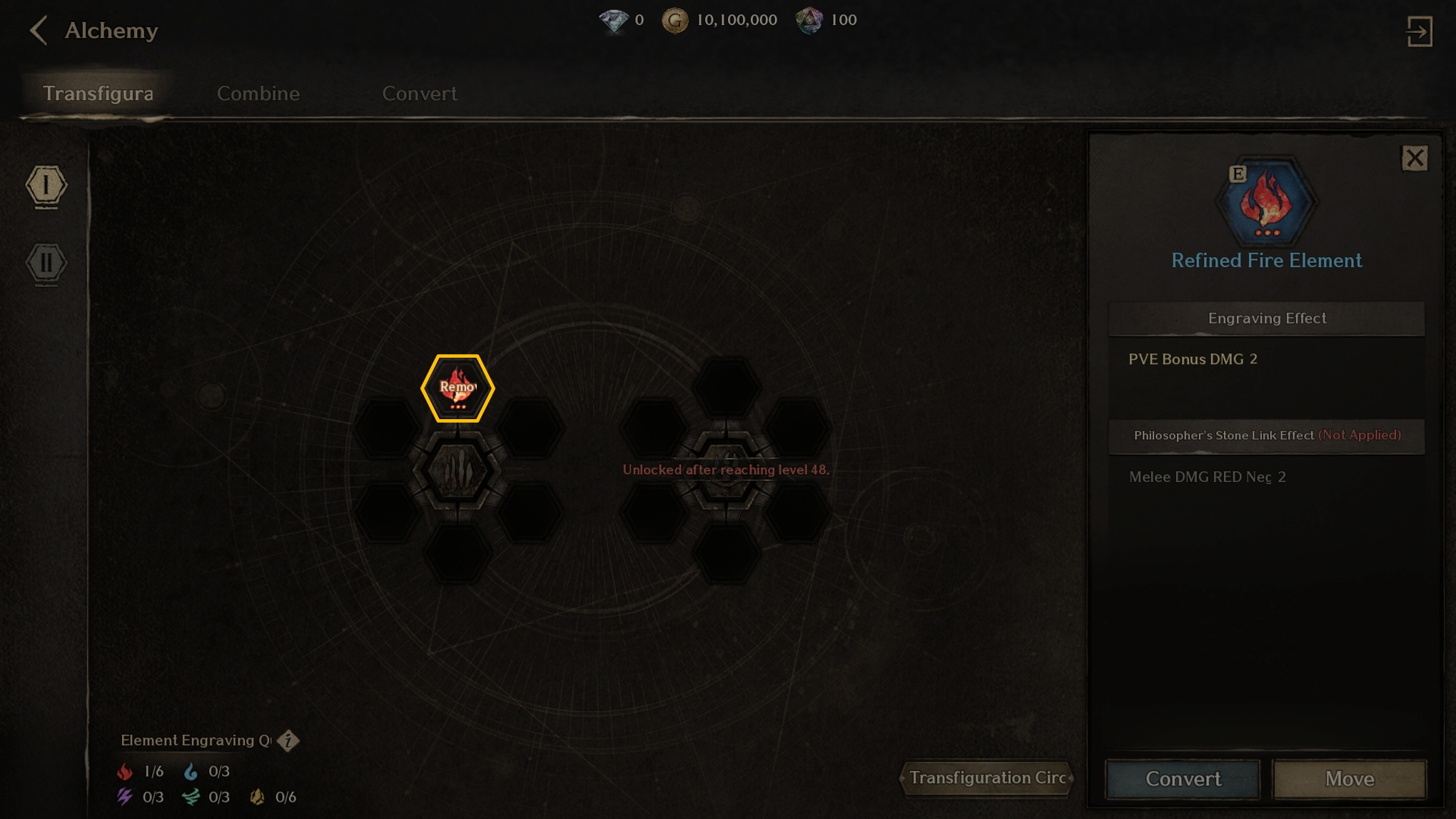1456x819 pixels.
Task: Open the Convert tab
Action: pyautogui.click(x=420, y=94)
